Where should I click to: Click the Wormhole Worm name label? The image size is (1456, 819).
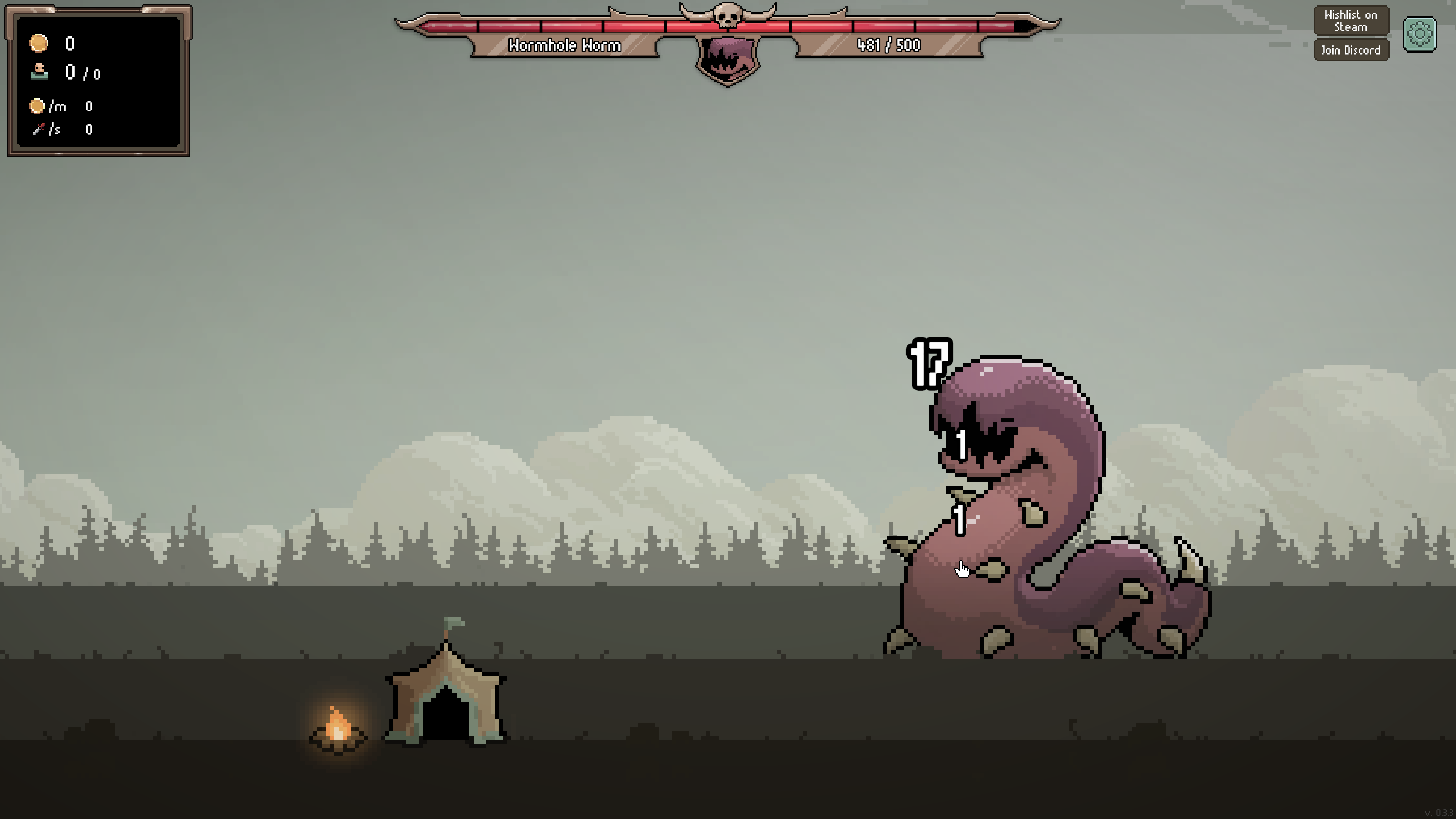[565, 46]
